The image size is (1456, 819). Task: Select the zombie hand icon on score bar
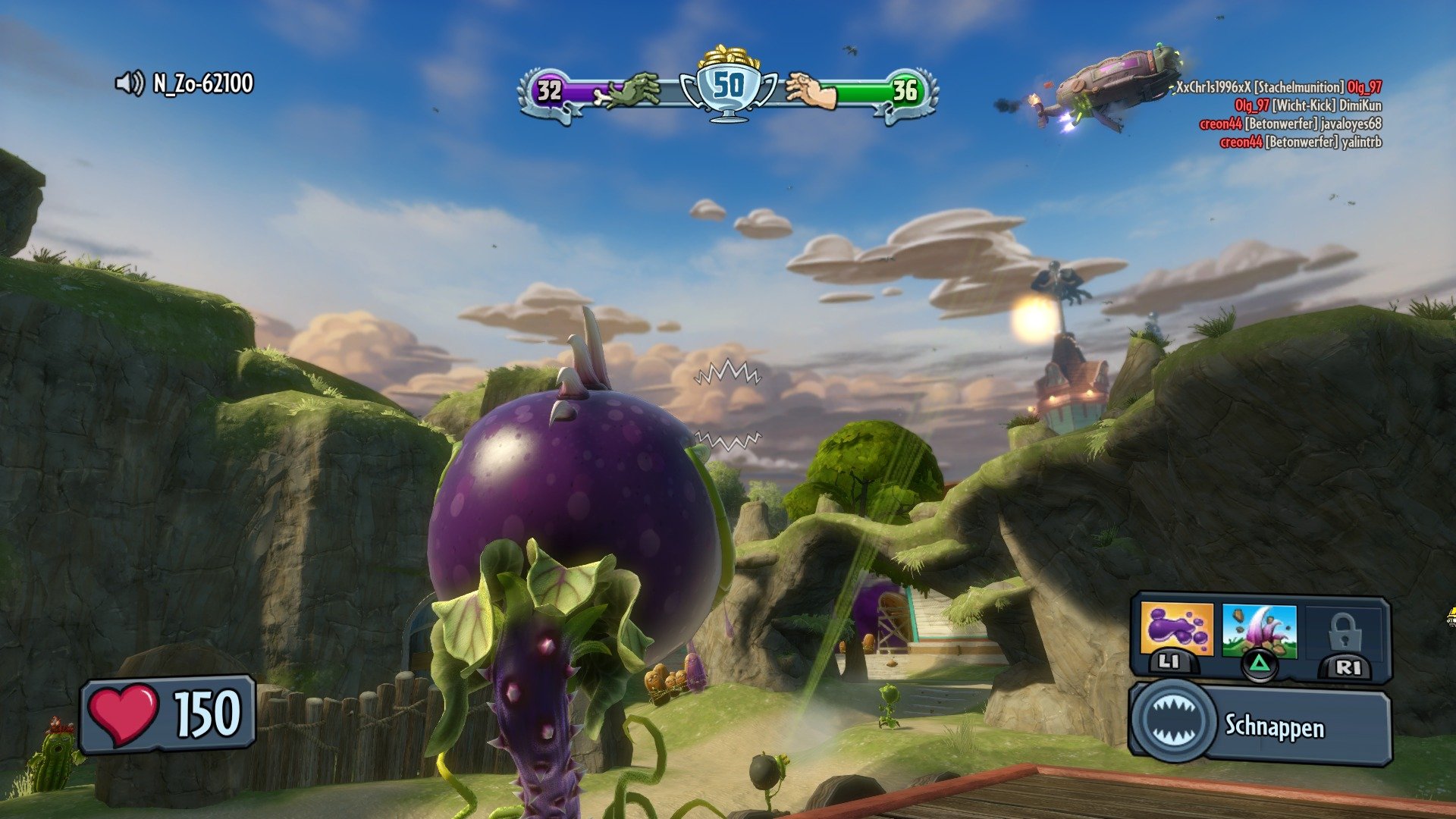pos(630,89)
